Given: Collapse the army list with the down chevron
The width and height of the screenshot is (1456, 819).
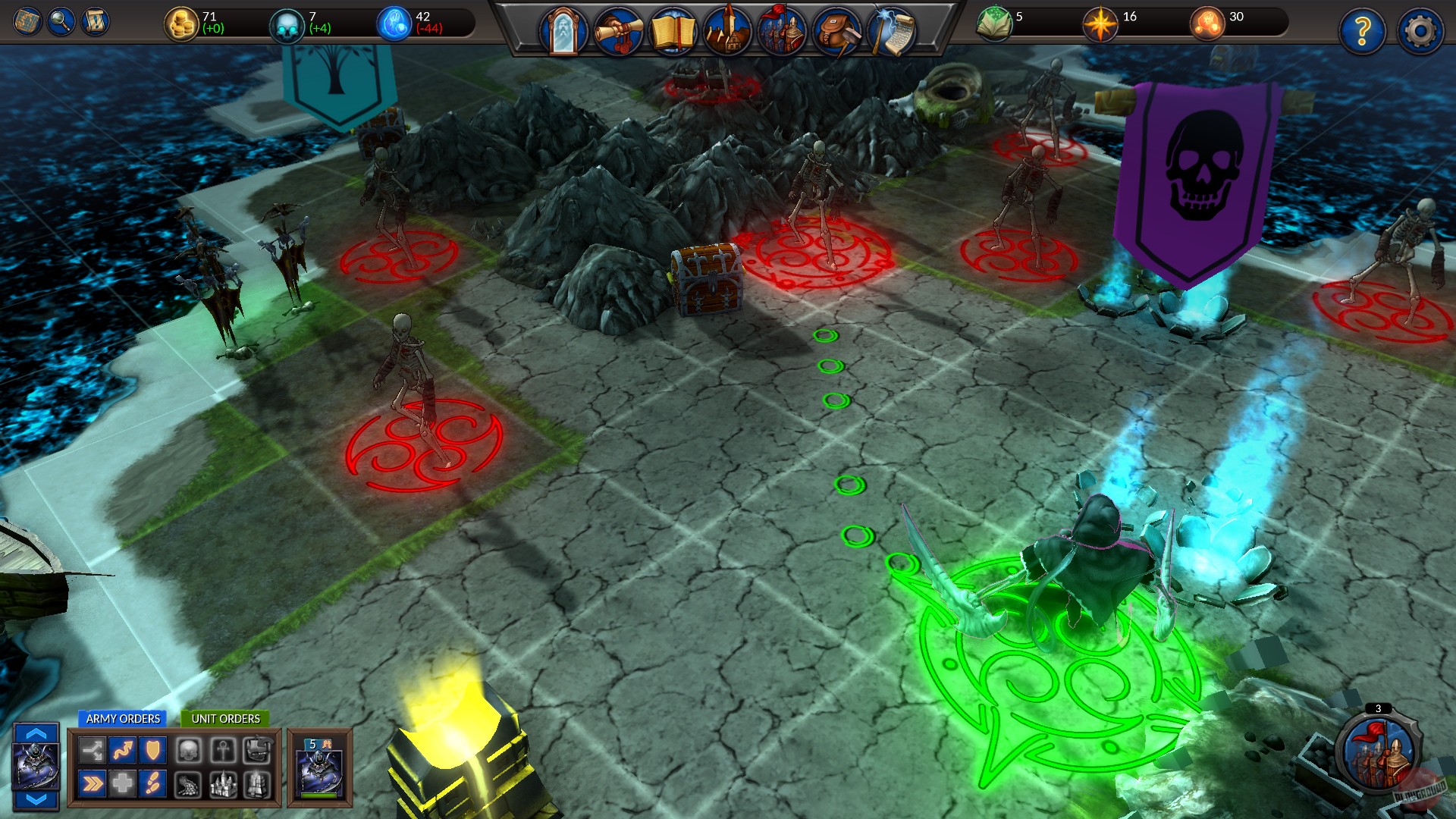Looking at the screenshot, I should pyautogui.click(x=35, y=798).
